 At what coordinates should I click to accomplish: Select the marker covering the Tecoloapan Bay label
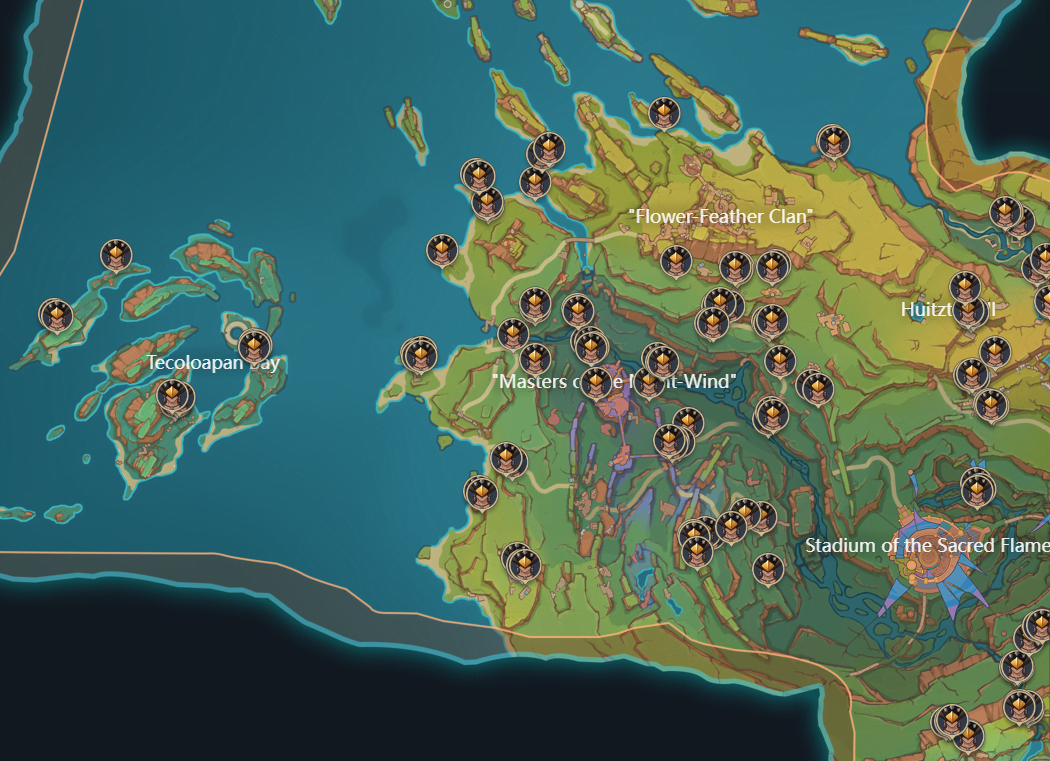coord(254,346)
